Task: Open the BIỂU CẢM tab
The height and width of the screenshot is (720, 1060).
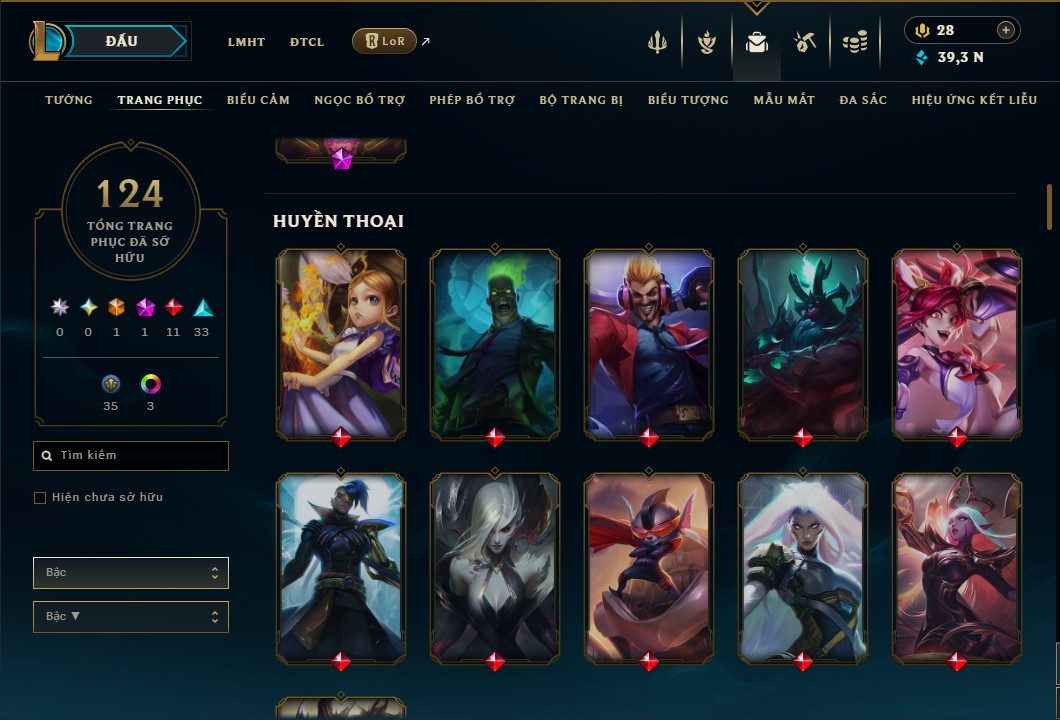Action: pyautogui.click(x=258, y=100)
